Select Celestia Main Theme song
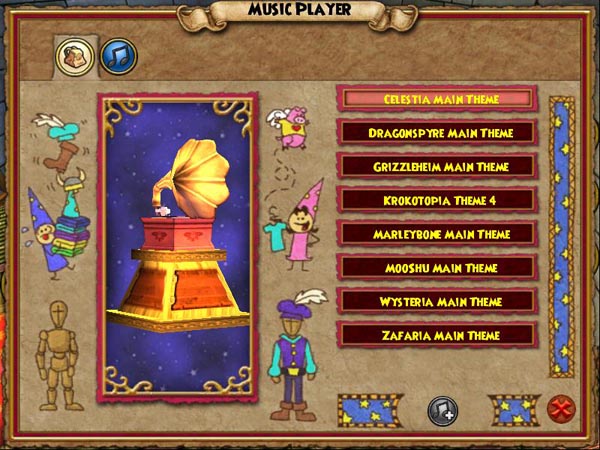 point(440,99)
